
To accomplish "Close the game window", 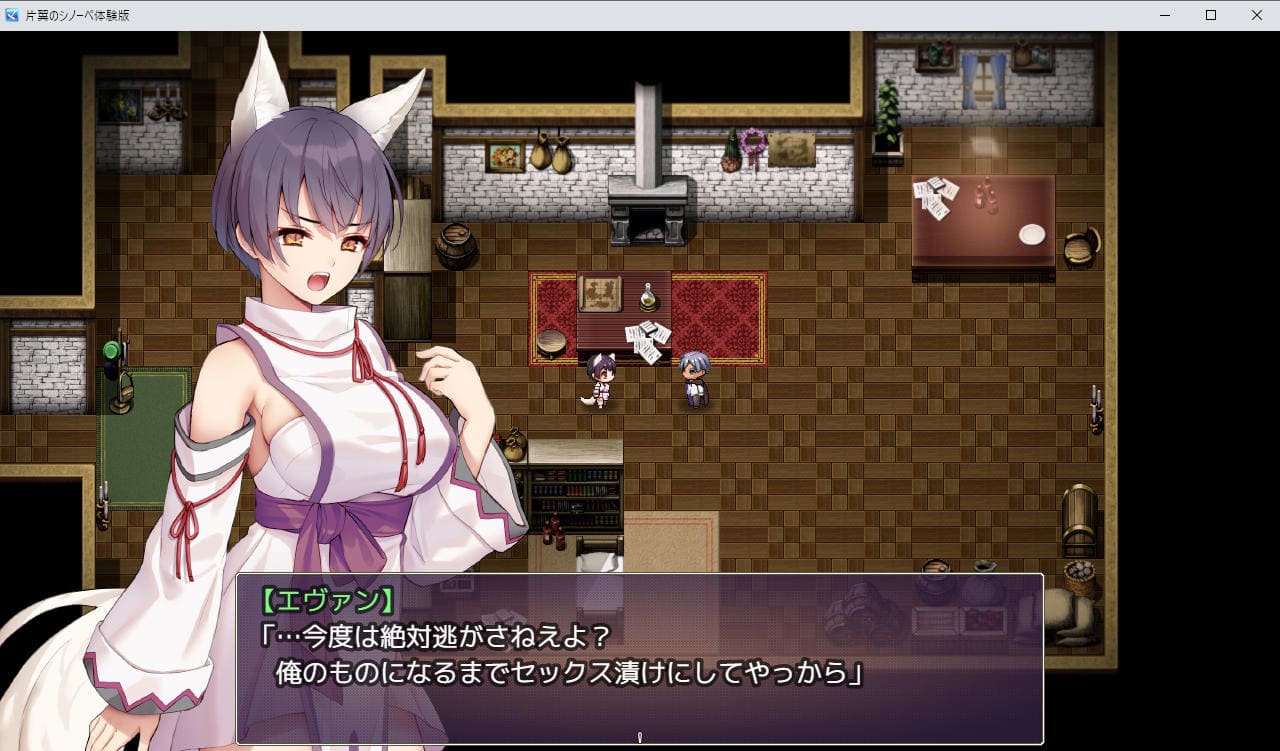I will [x=1256, y=15].
